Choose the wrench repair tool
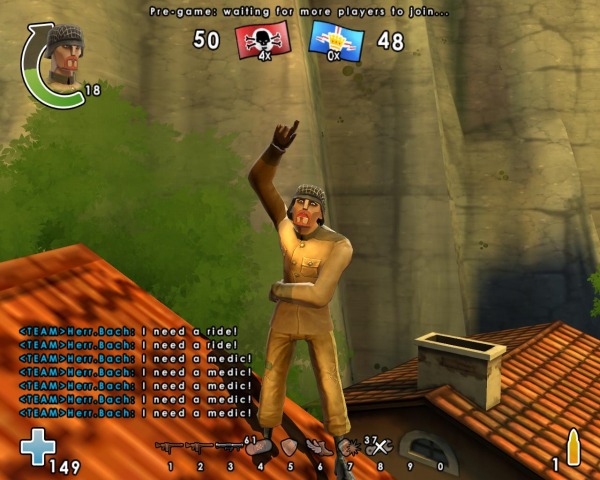Image resolution: width=600 pixels, height=480 pixels. coord(379,447)
